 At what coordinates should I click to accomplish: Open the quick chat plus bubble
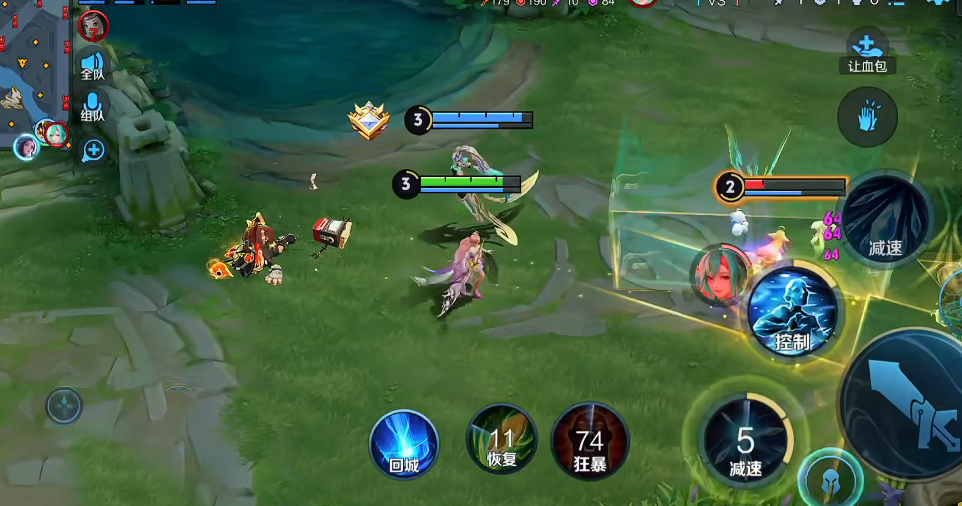tap(93, 151)
